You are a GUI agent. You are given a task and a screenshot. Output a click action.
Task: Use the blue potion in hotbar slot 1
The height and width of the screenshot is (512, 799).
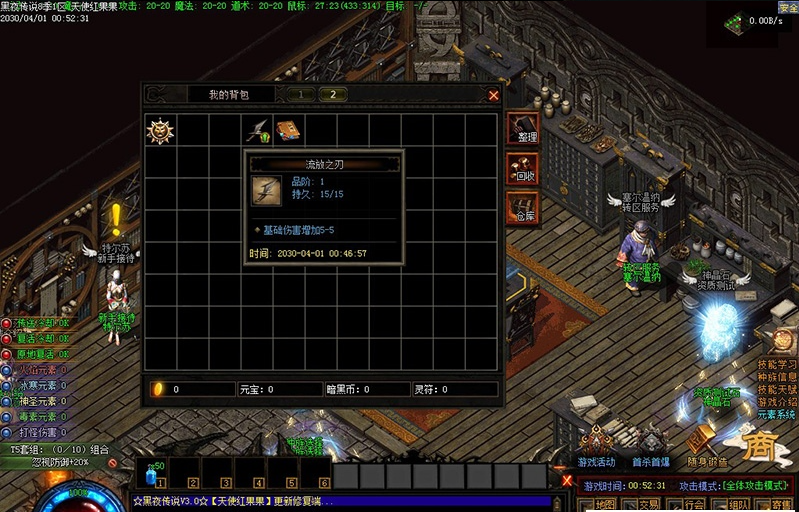pyautogui.click(x=153, y=474)
